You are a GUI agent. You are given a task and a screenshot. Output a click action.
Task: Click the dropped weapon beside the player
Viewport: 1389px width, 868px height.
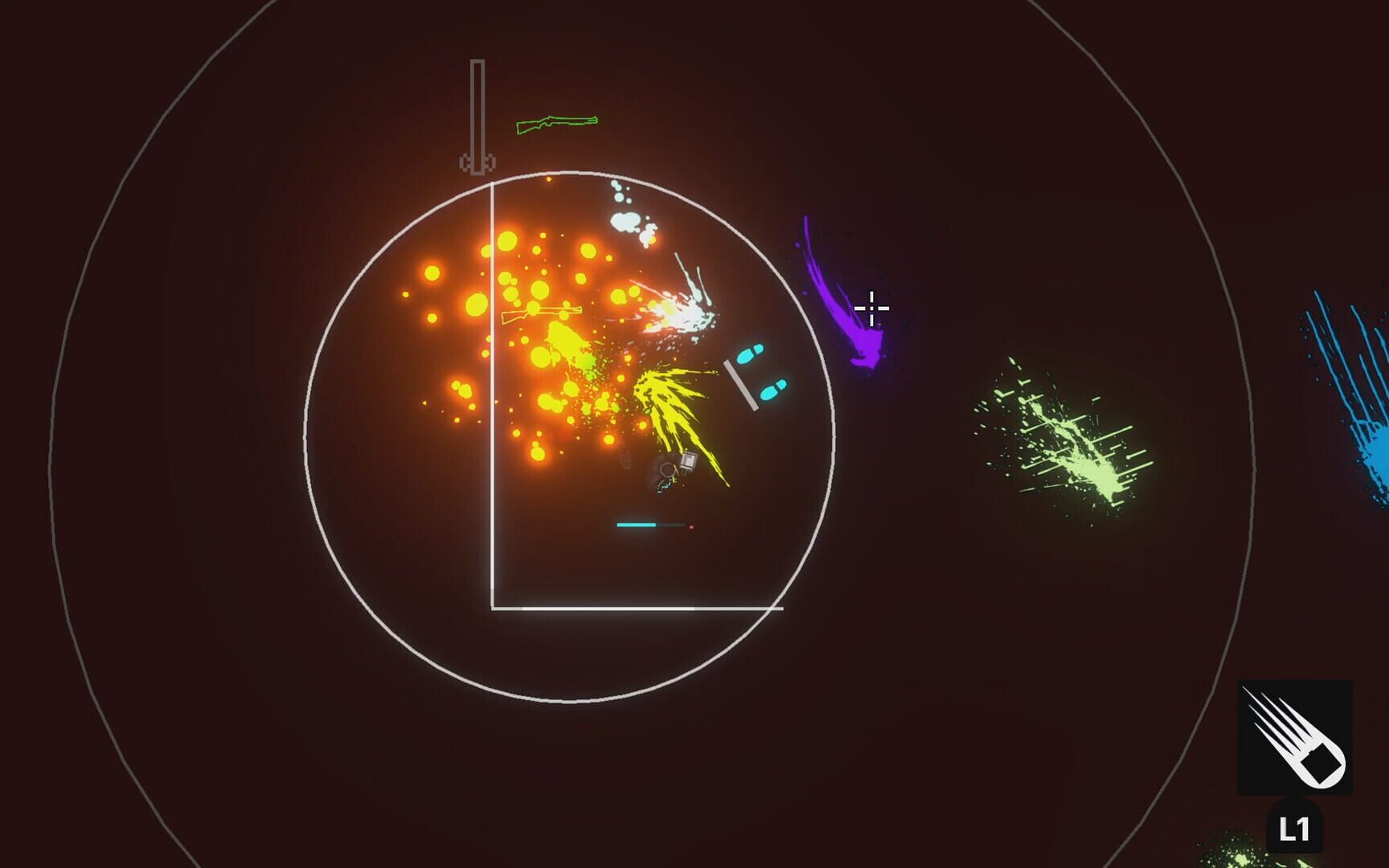(690, 460)
